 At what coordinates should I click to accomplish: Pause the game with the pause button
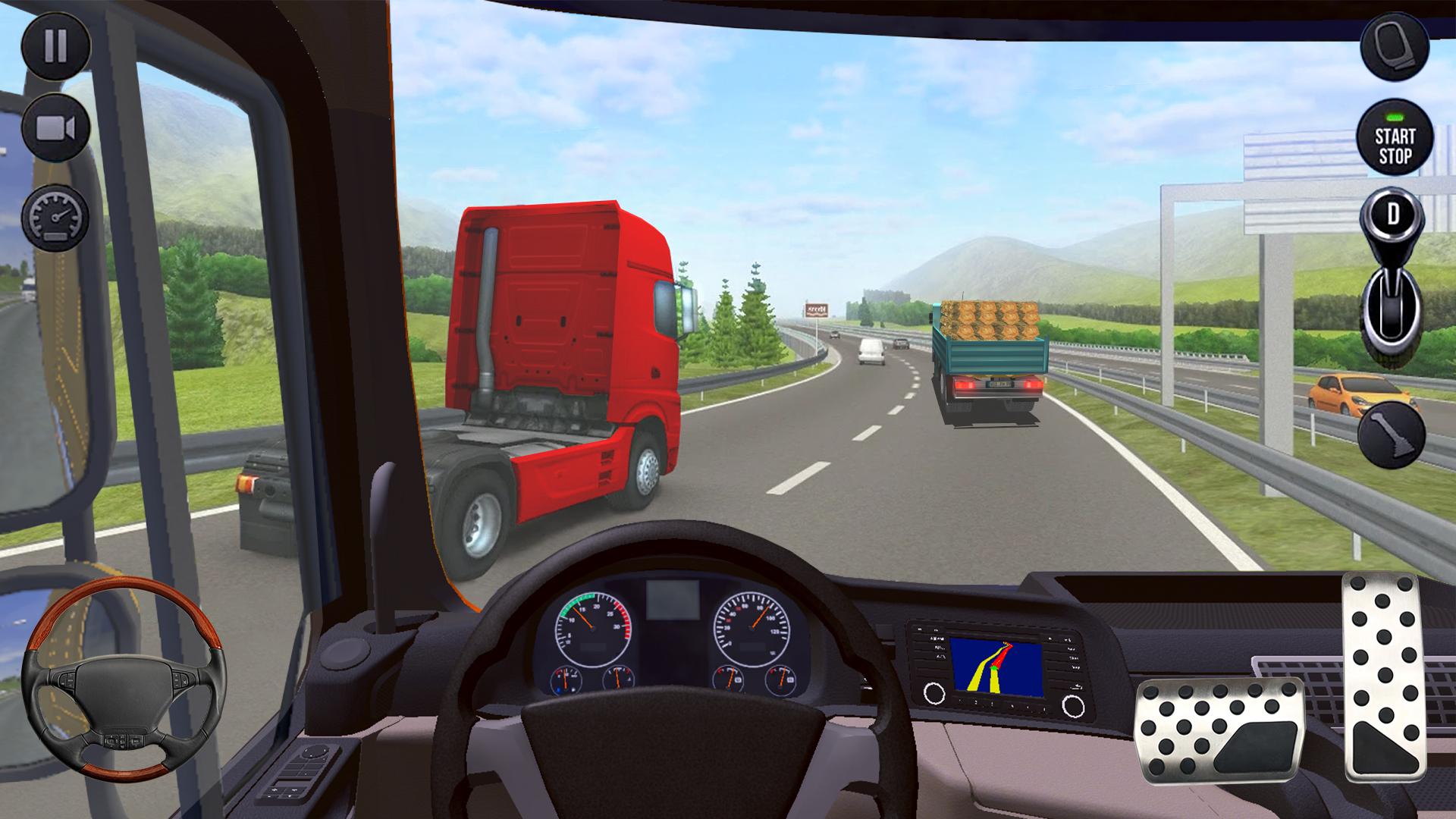coord(55,46)
